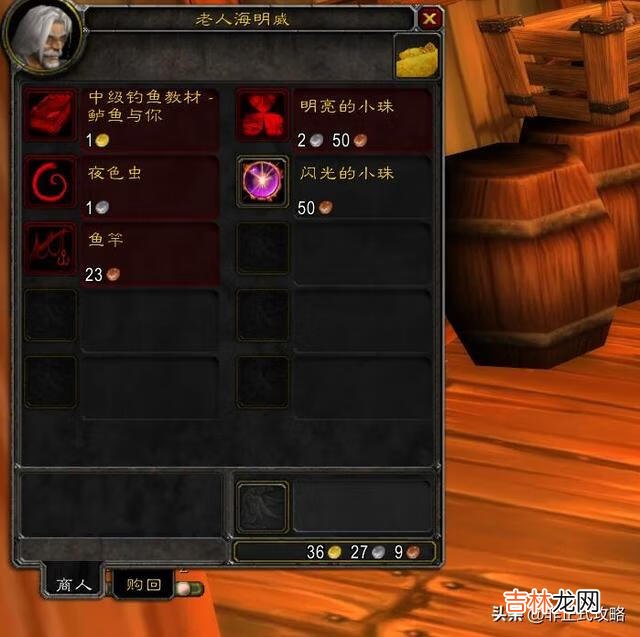Image resolution: width=640 pixels, height=637 pixels.
Task: Select the 闪光的小珠 shiny bauble
Action: [262, 181]
